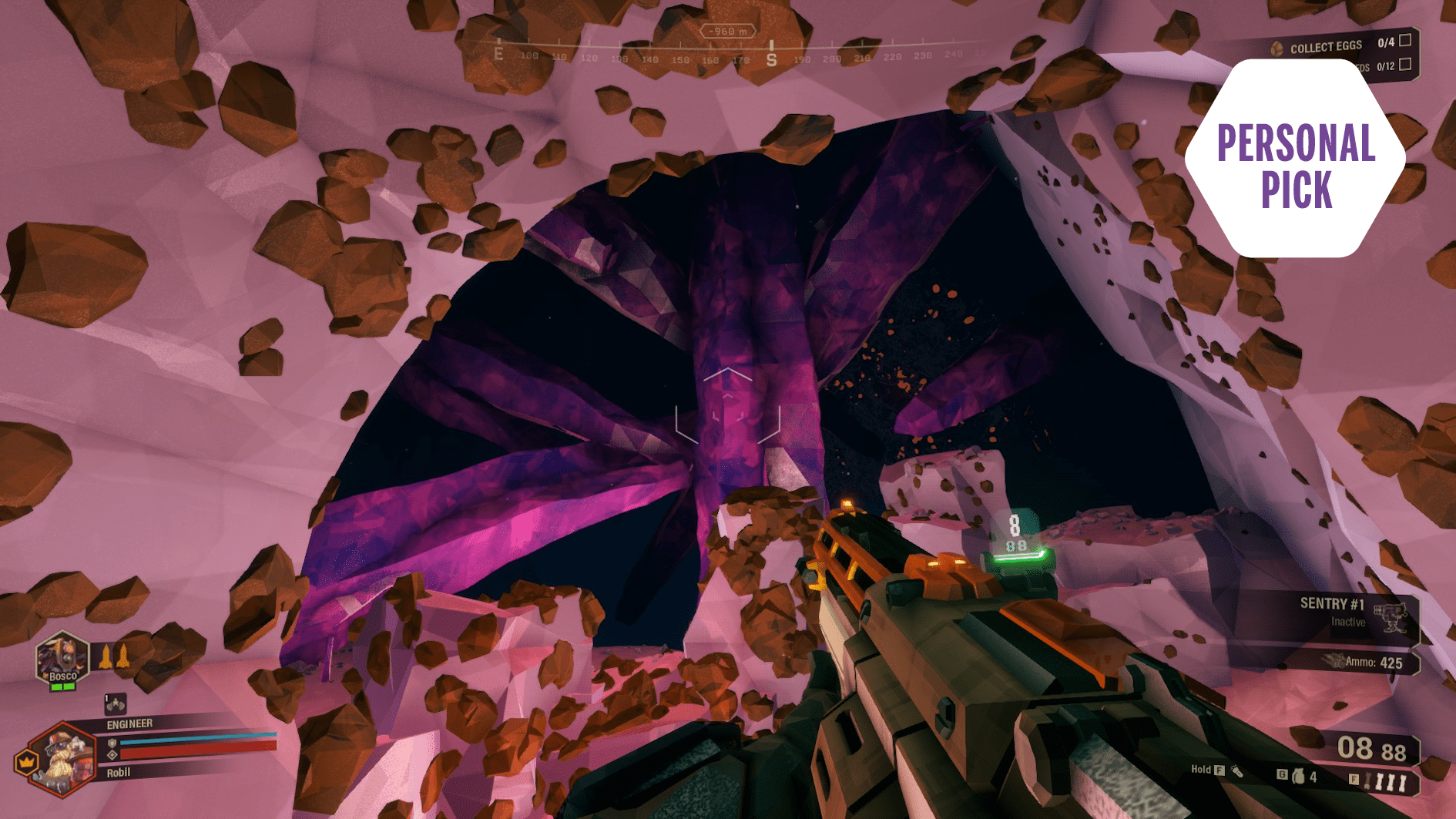Click the egg icon beside Collect Eggs objective
The width and height of the screenshot is (1456, 819).
point(1277,47)
